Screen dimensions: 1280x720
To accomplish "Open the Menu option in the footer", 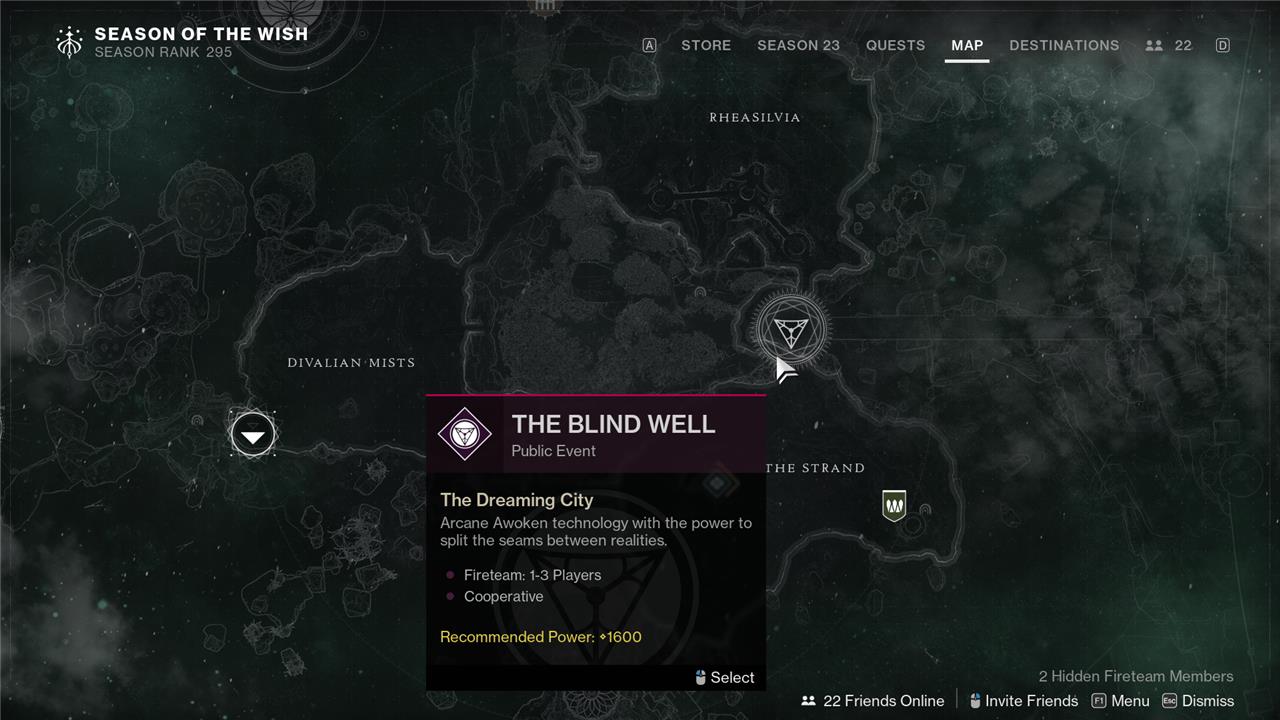I will pyautogui.click(x=1120, y=701).
